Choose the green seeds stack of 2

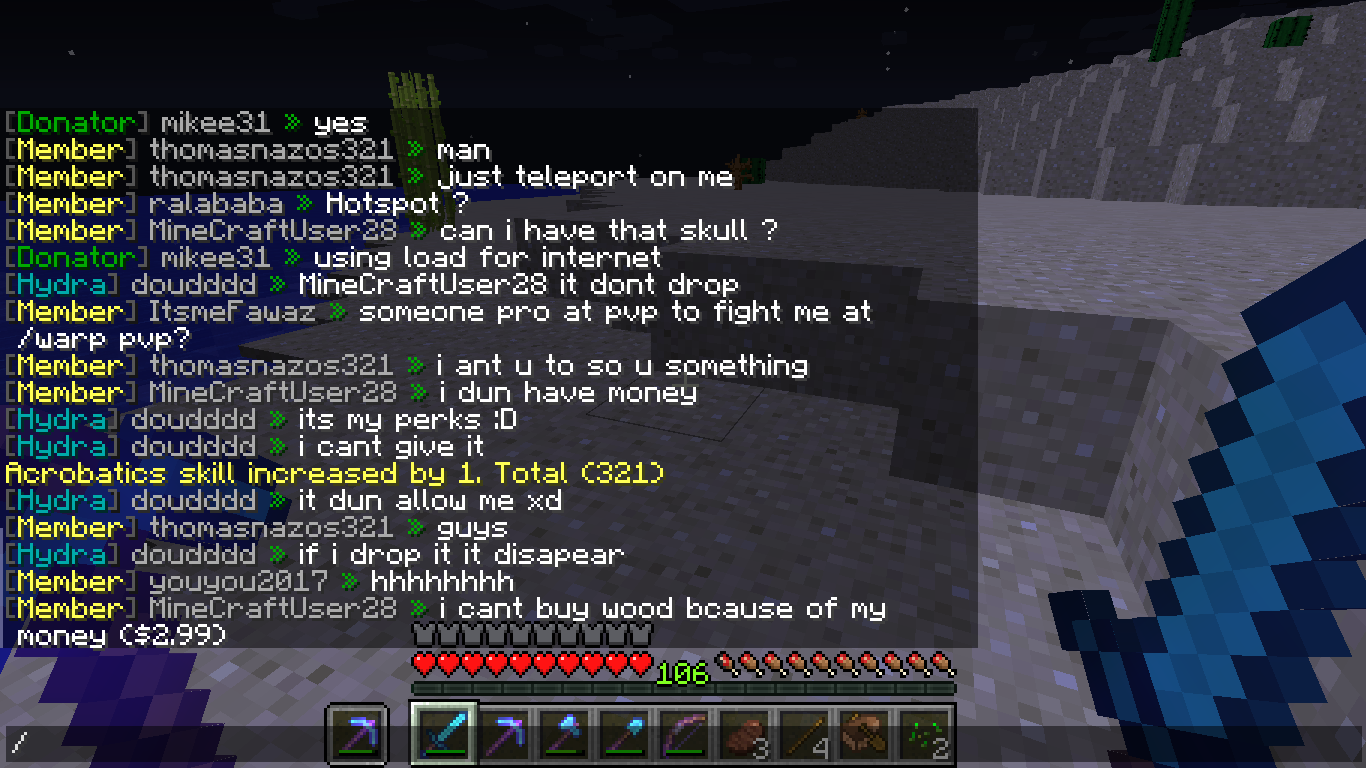(x=925, y=735)
